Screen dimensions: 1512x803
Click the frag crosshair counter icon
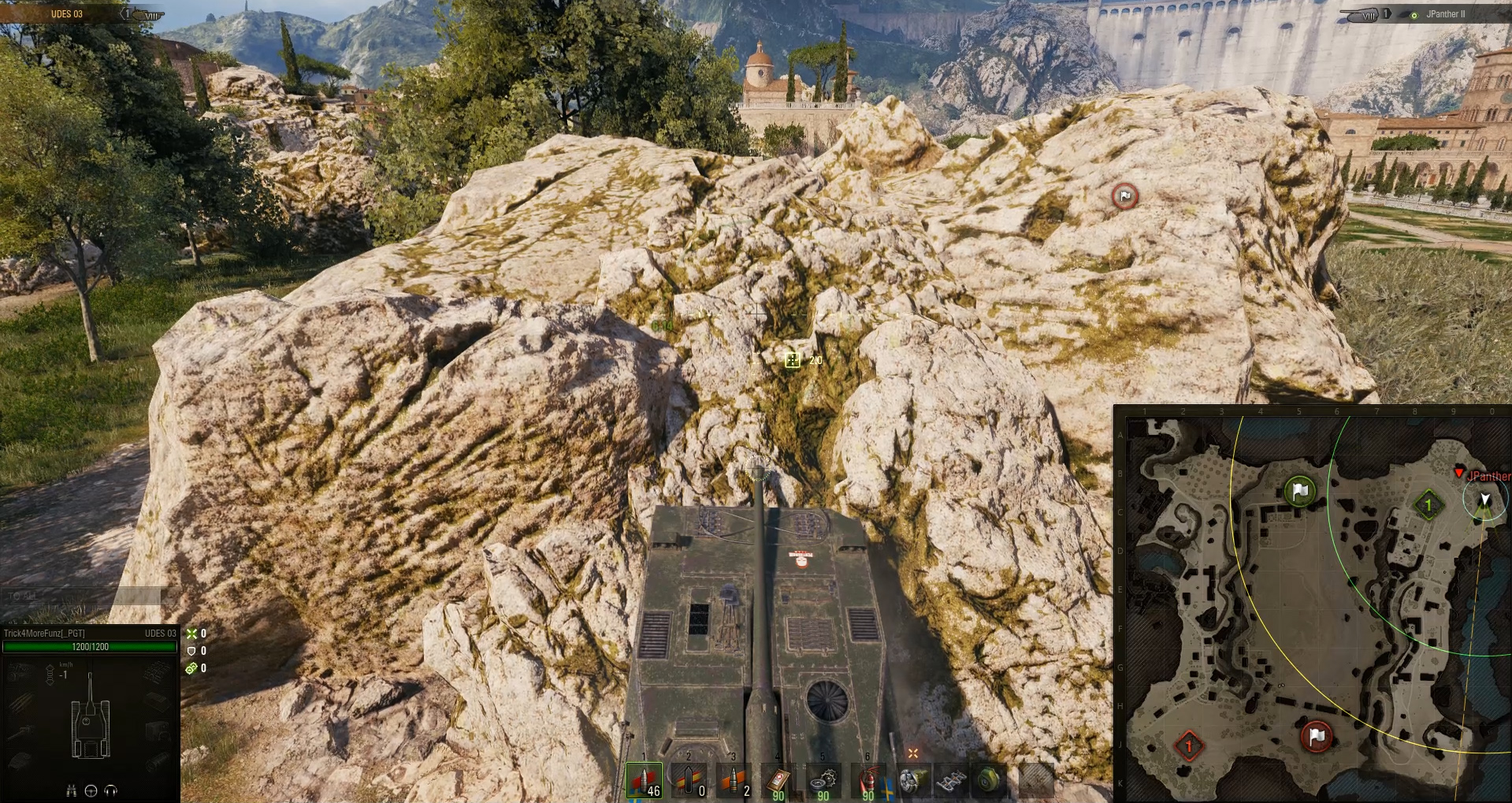coord(191,633)
